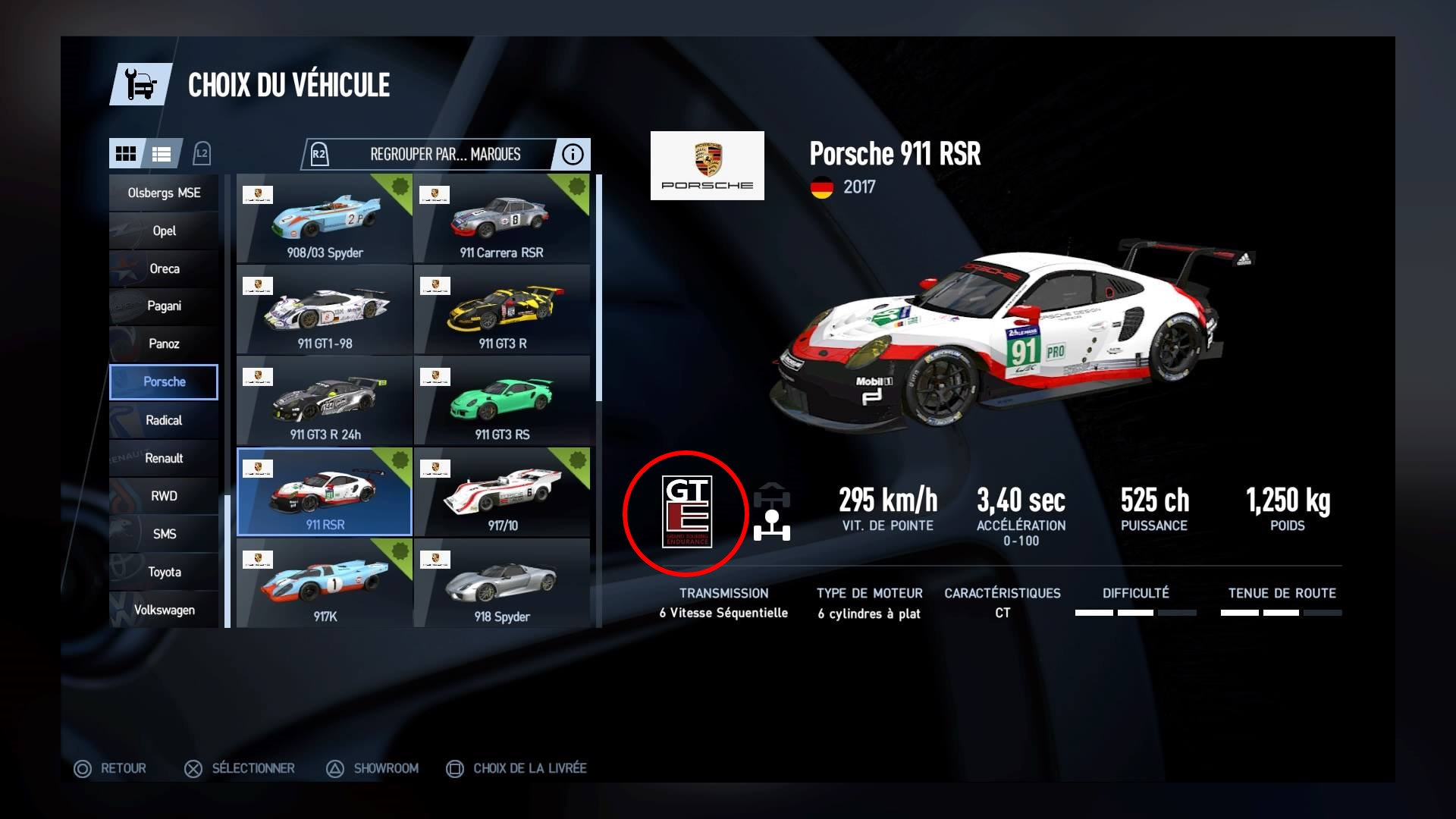This screenshot has width=1456, height=819.
Task: Pick the 911 GT1-98 car
Action: point(325,310)
